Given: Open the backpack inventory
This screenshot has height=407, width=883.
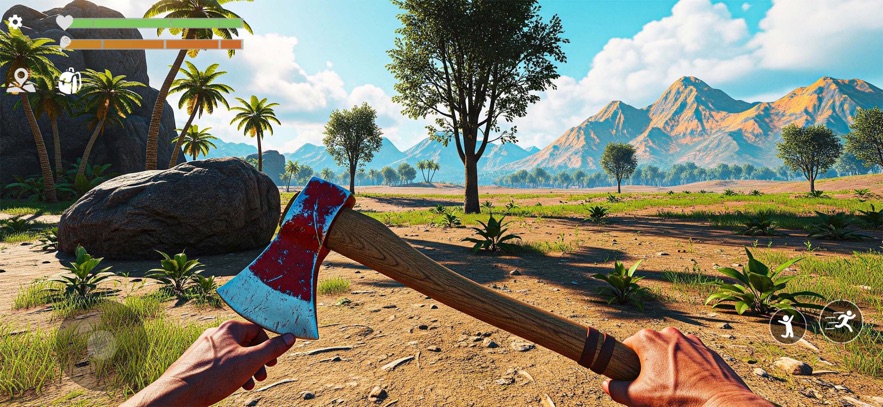Looking at the screenshot, I should tap(69, 81).
